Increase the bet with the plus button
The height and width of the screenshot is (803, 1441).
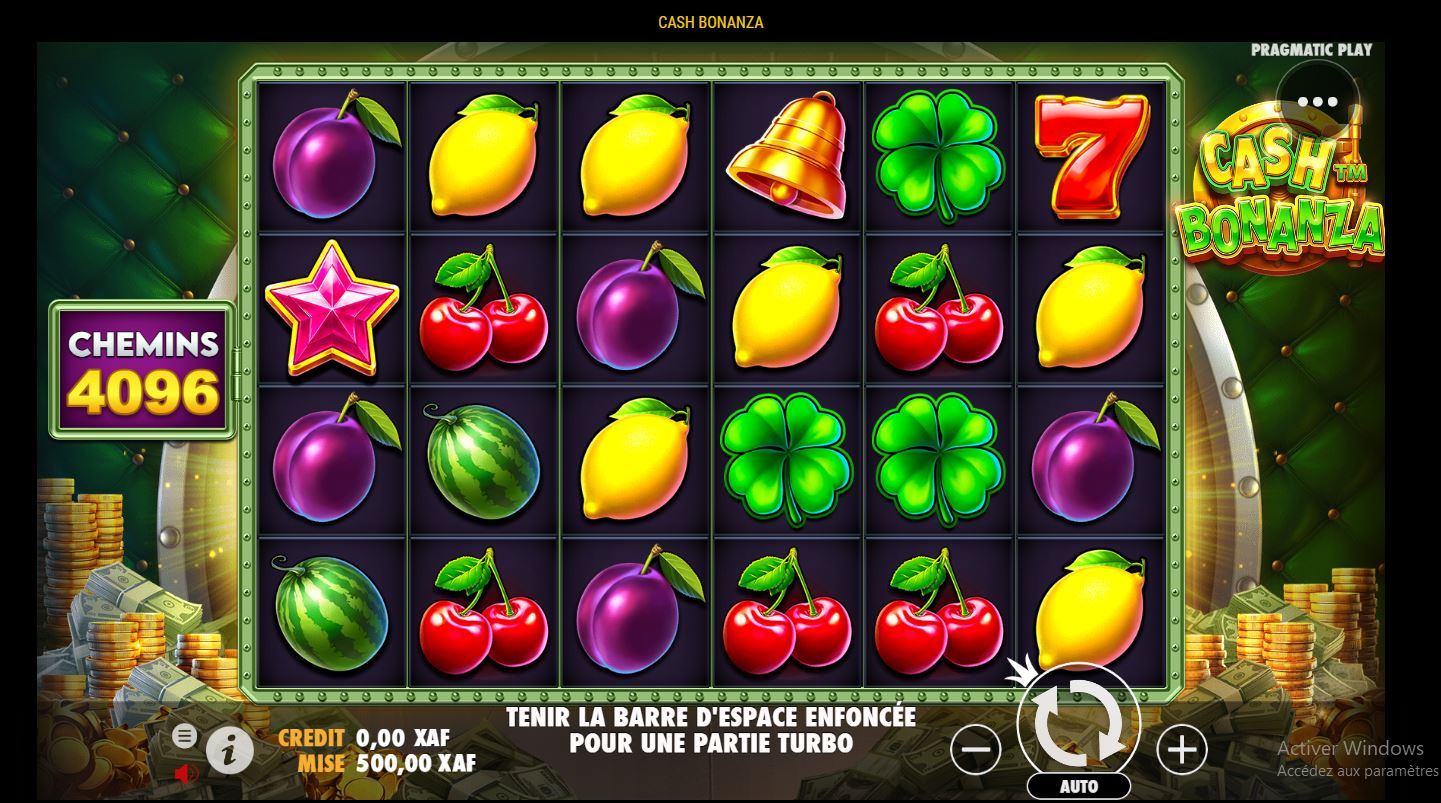coord(1182,749)
